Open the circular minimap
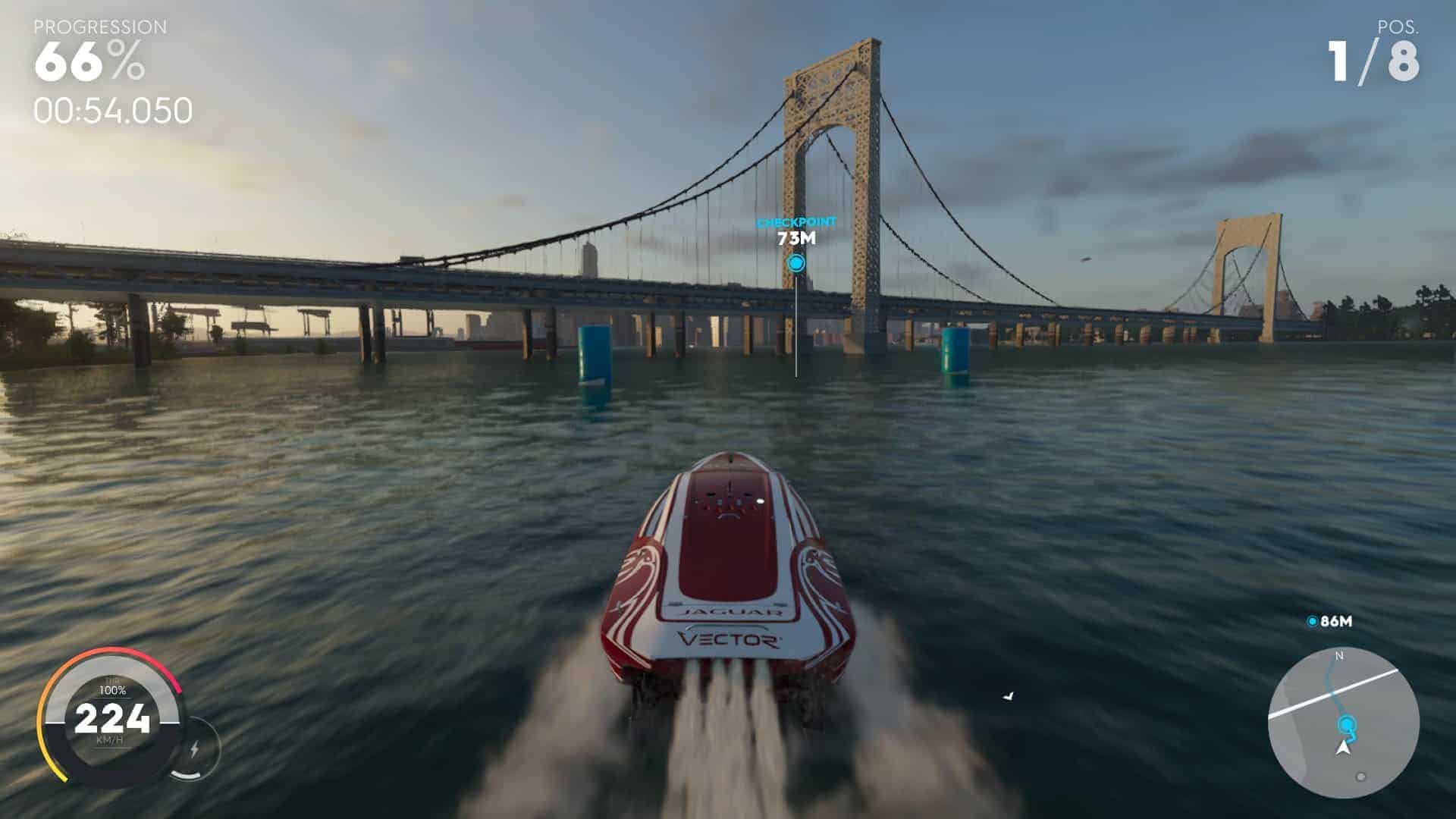Viewport: 1456px width, 819px height. pyautogui.click(x=1343, y=723)
